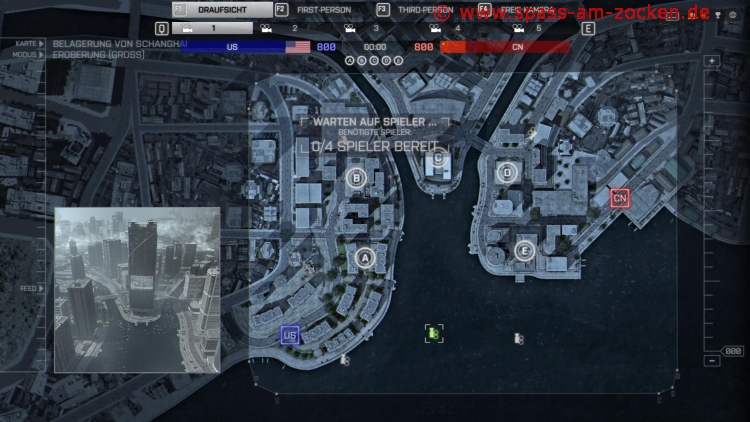Screen dimensions: 750x422
Task: Zoom in with the plus button
Action: click(712, 62)
